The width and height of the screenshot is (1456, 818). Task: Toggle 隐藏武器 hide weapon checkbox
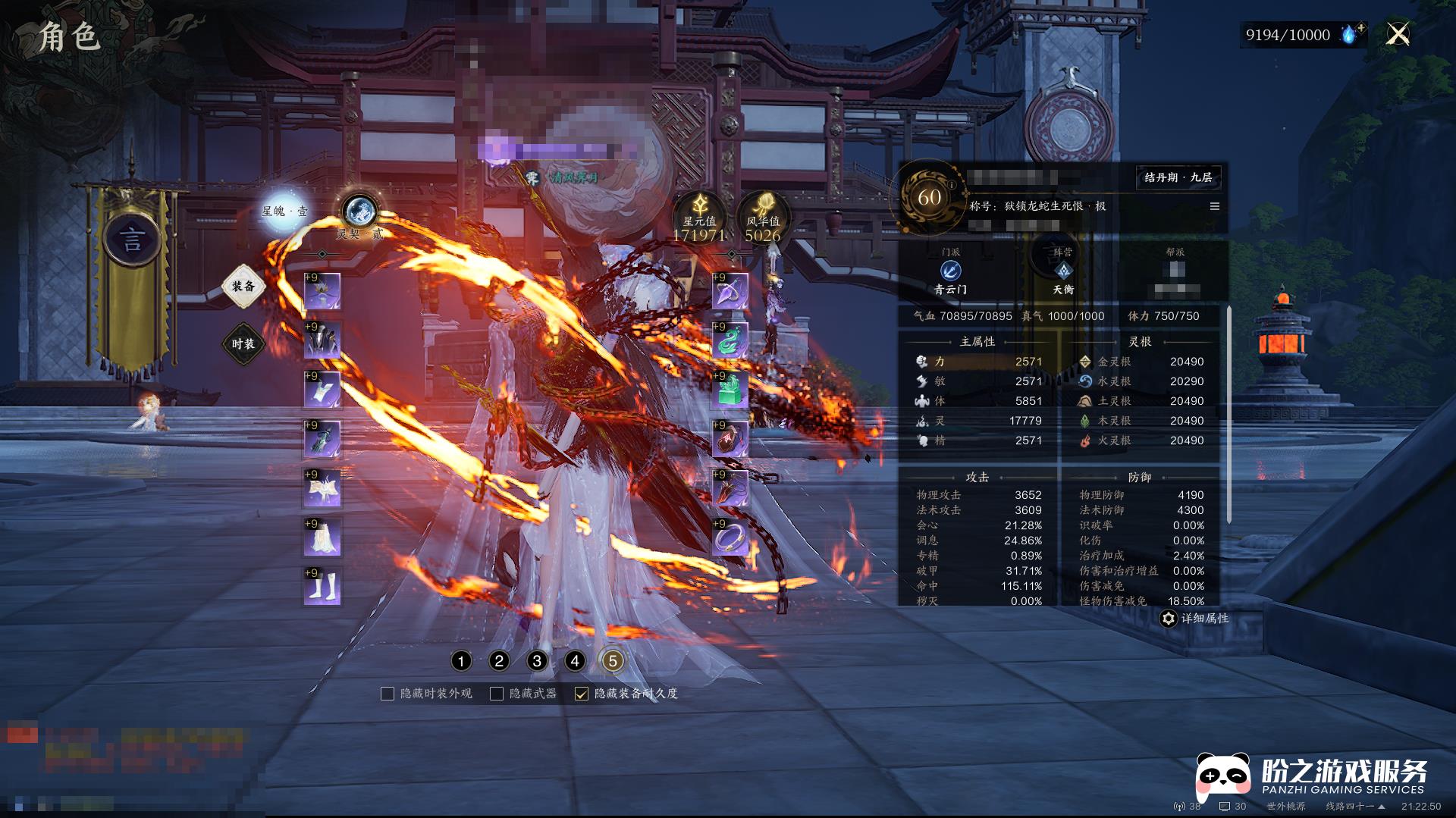tap(497, 694)
